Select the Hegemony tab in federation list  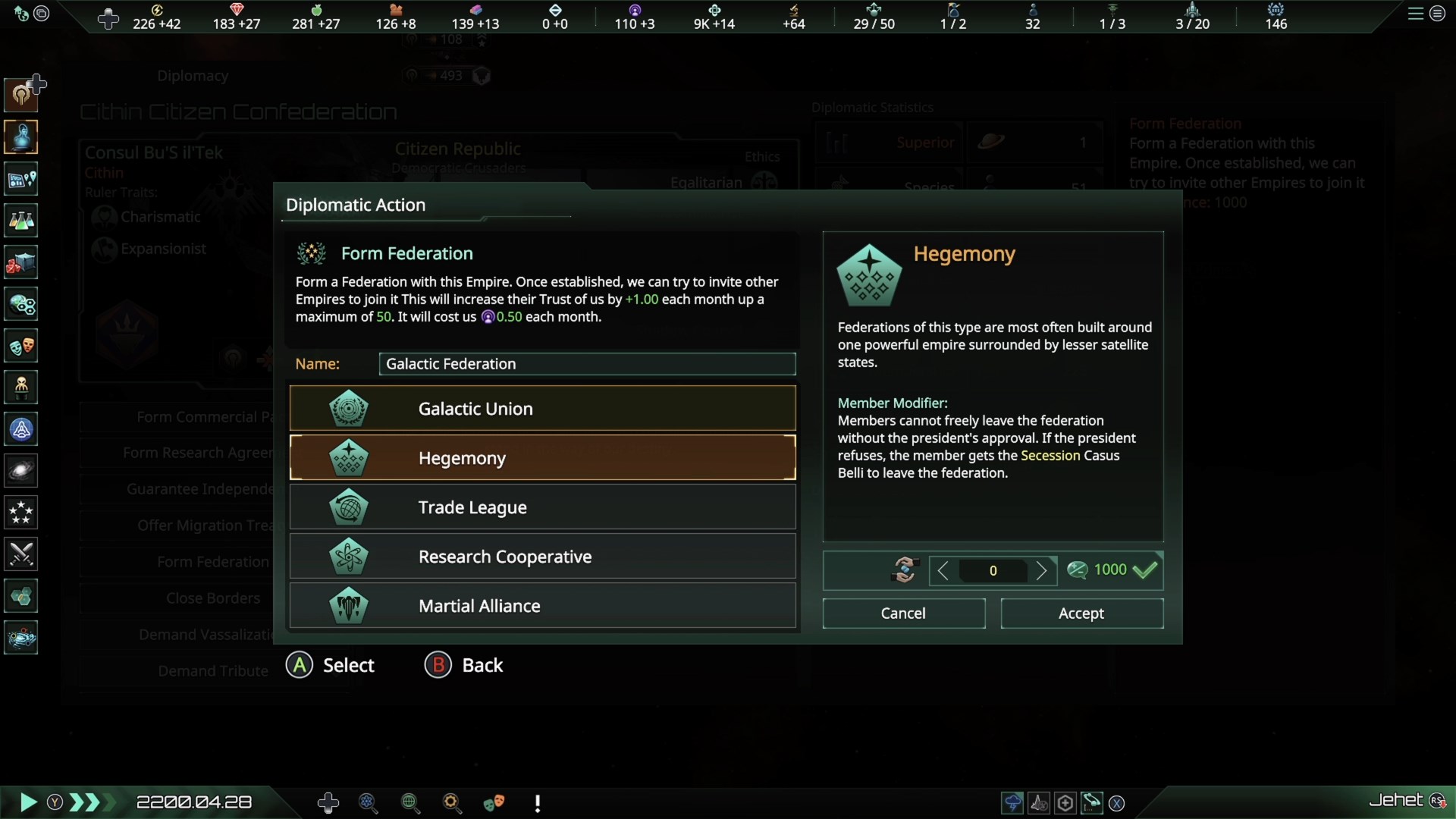pyautogui.click(x=541, y=457)
